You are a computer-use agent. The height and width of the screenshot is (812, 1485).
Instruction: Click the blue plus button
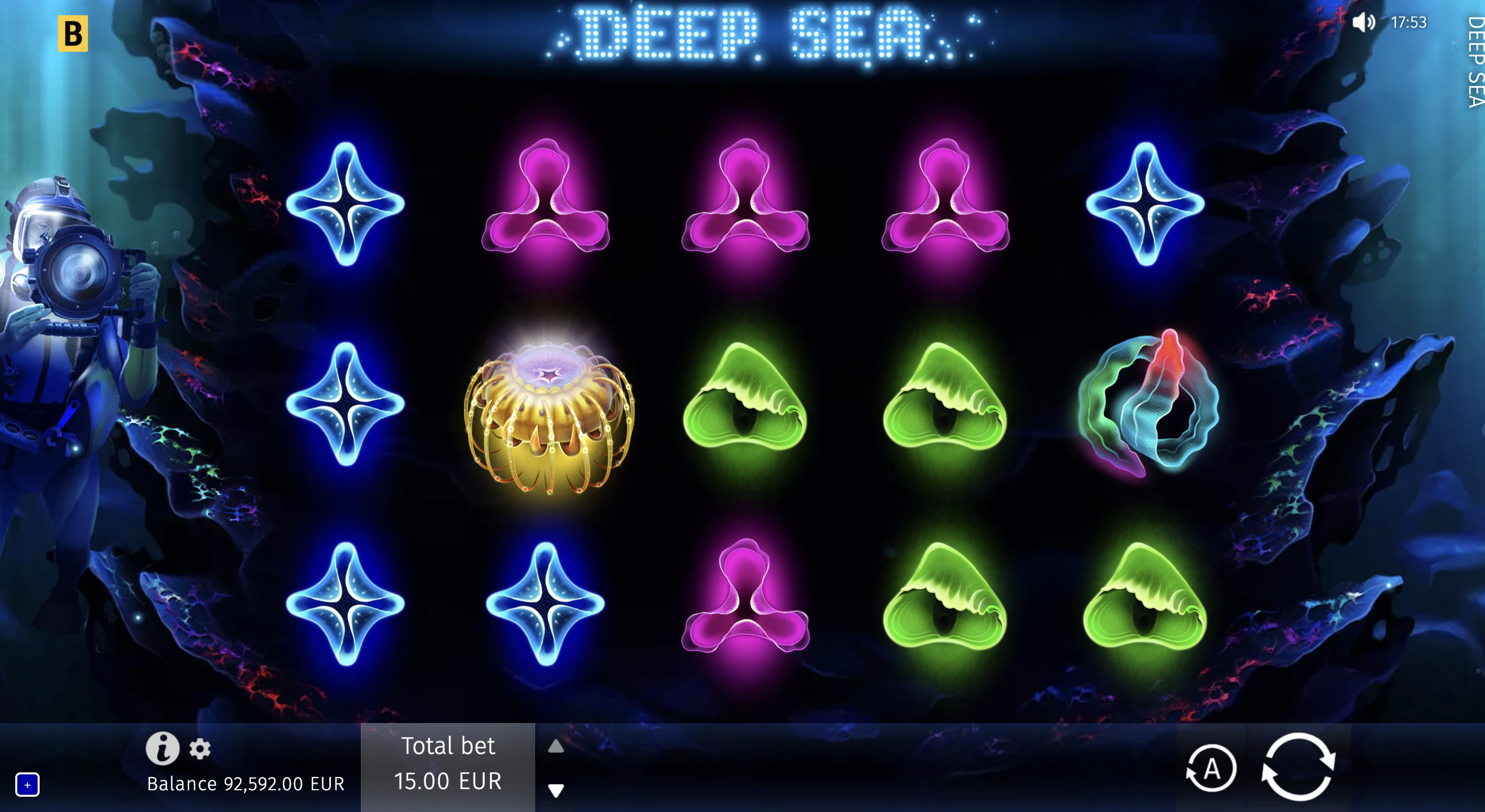coord(27,785)
